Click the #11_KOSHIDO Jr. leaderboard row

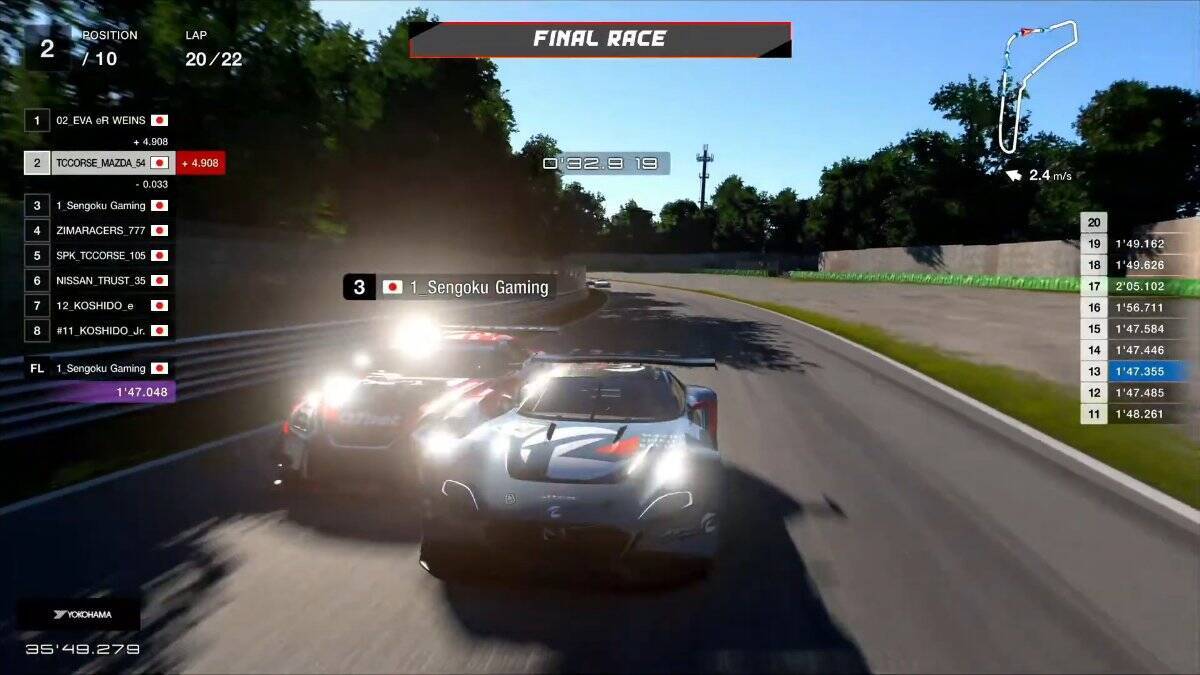[x=100, y=330]
